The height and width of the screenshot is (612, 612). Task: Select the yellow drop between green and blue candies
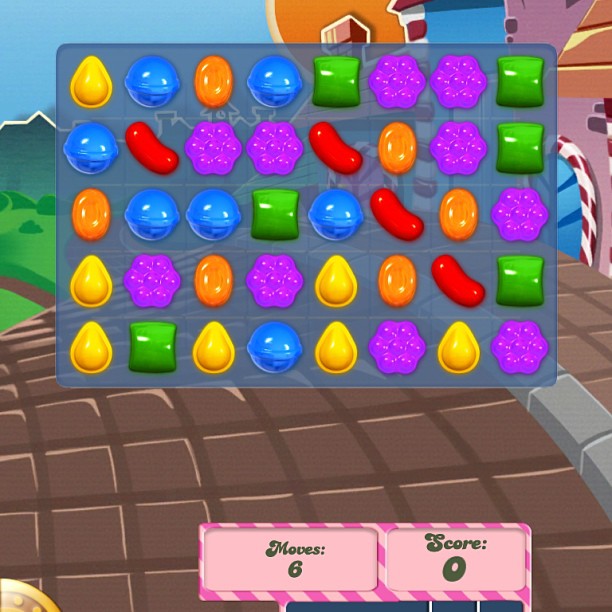(x=213, y=348)
